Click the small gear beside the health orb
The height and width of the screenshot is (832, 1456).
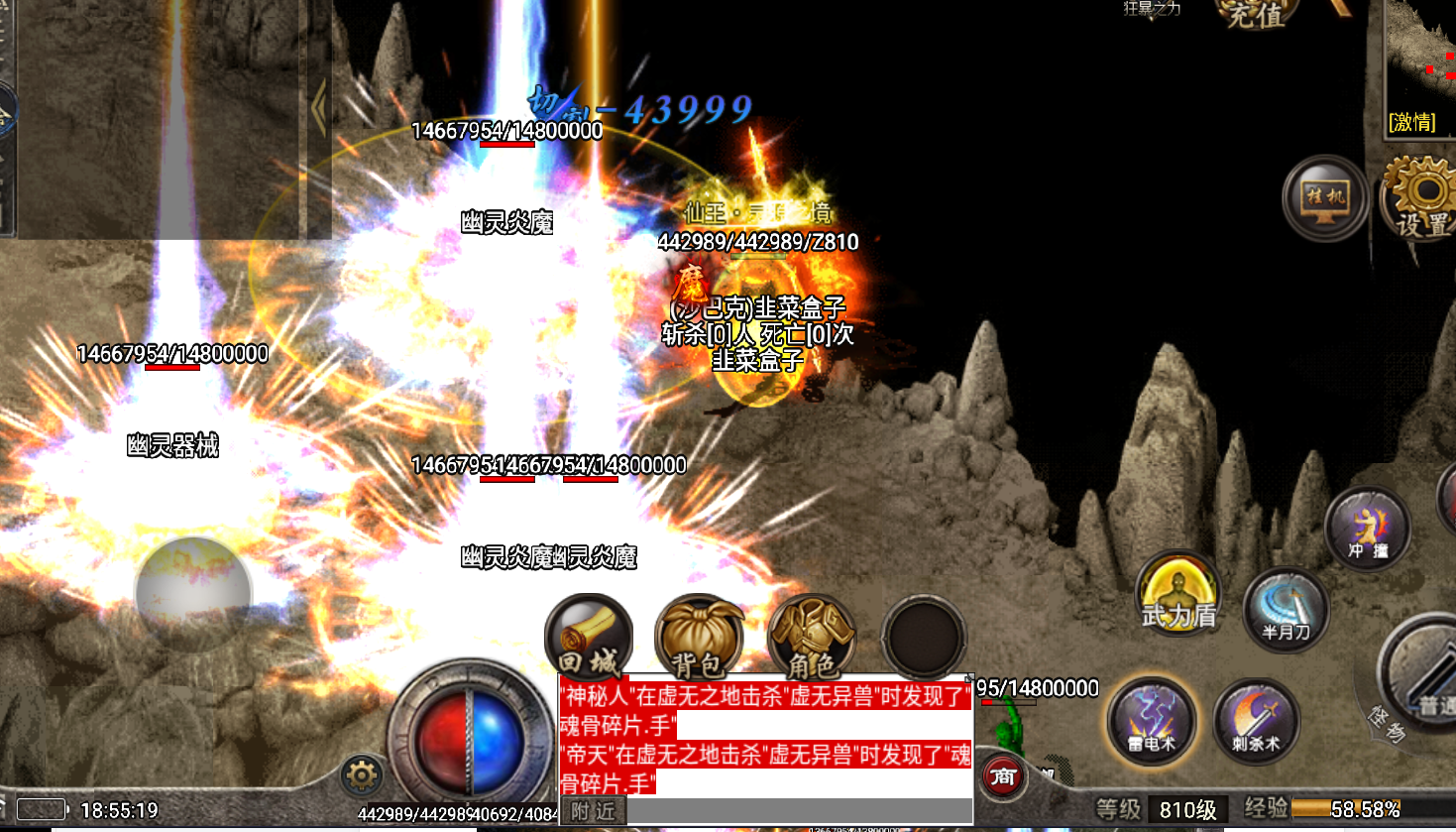(x=362, y=774)
